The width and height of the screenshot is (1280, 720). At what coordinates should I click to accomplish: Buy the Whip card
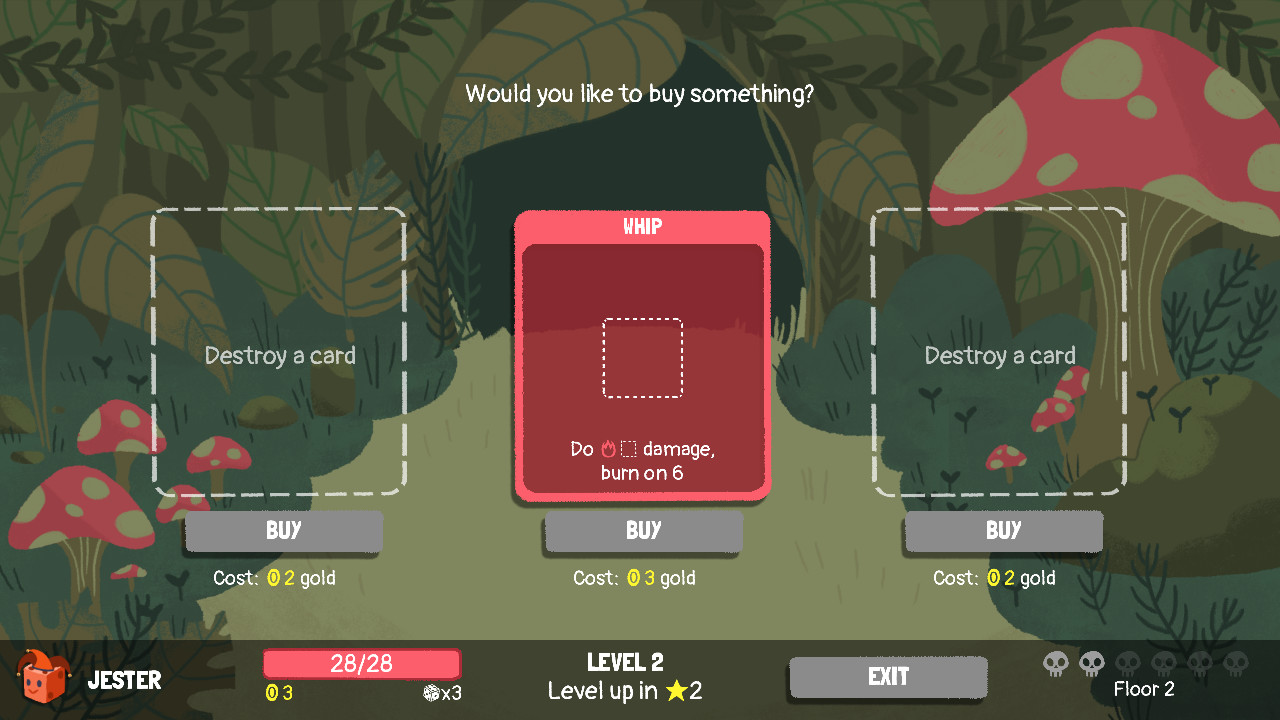coord(642,531)
